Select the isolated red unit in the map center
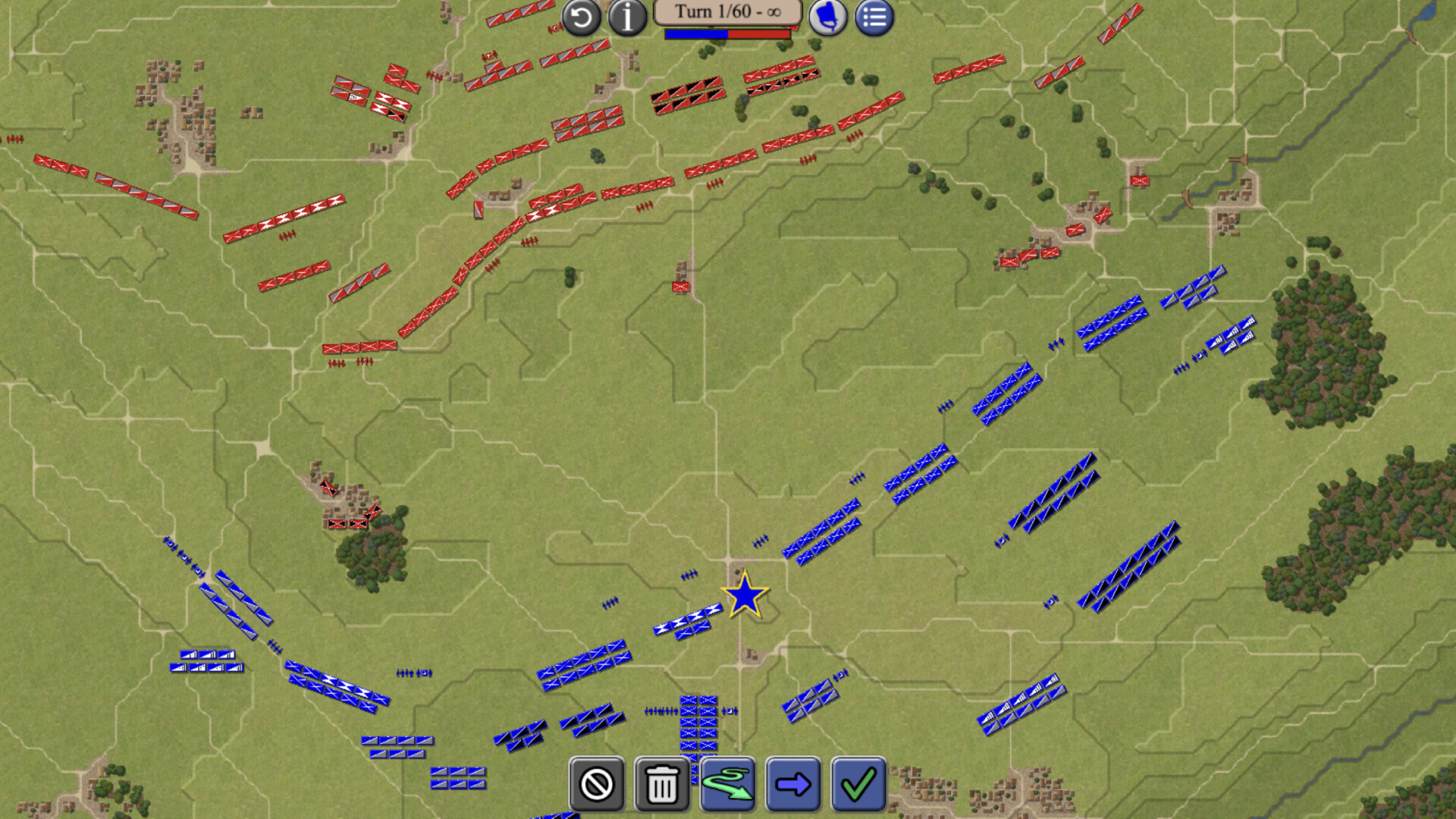1456x819 pixels. click(x=680, y=286)
